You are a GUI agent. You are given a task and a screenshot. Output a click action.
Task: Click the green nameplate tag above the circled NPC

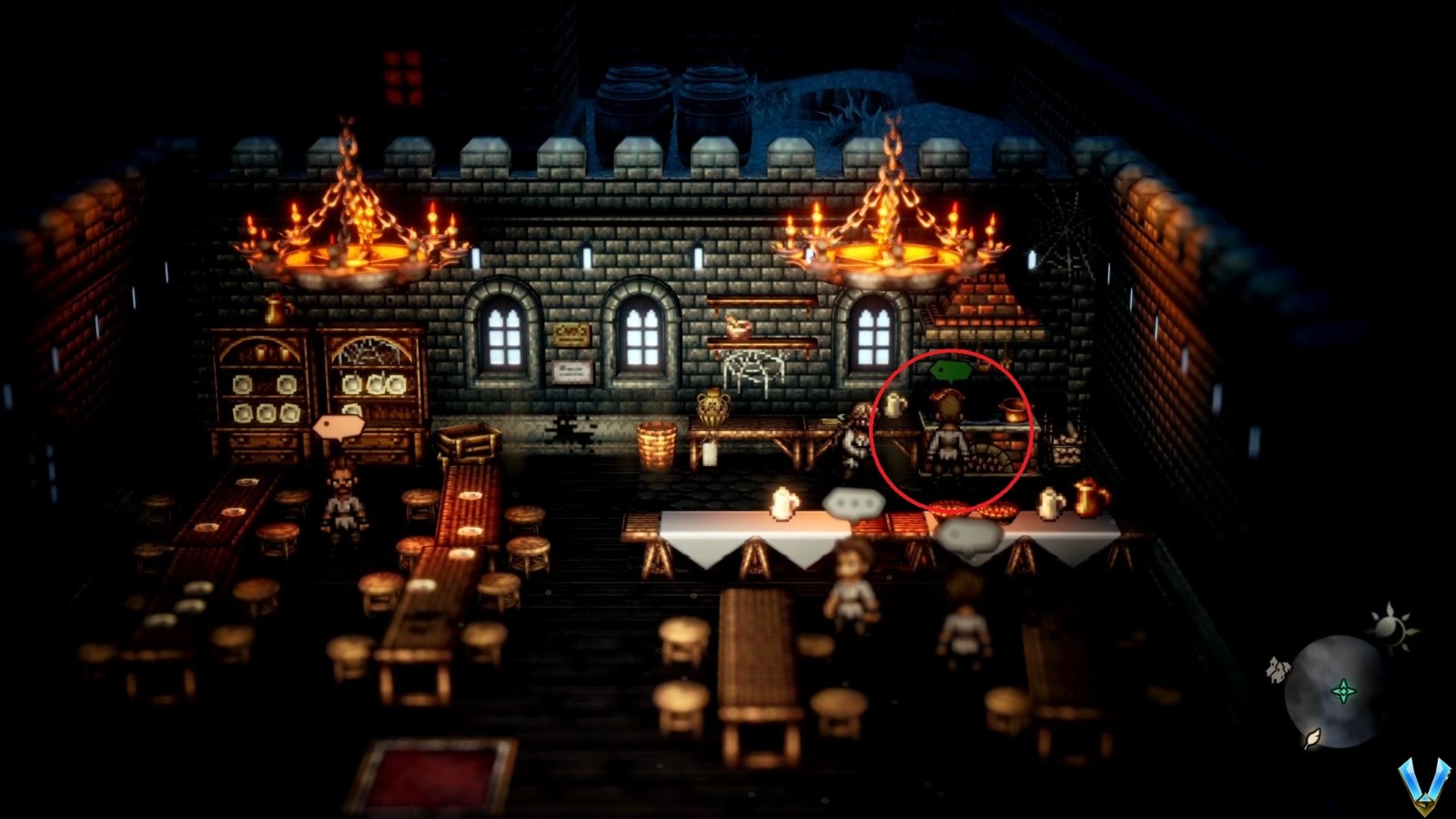pos(951,369)
